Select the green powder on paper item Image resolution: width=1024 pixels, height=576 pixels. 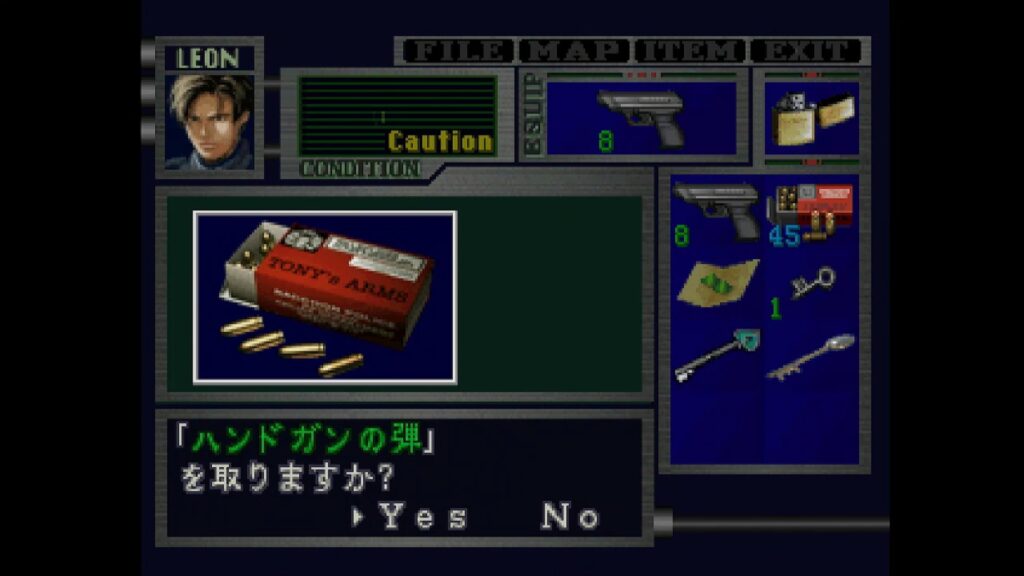(x=716, y=283)
